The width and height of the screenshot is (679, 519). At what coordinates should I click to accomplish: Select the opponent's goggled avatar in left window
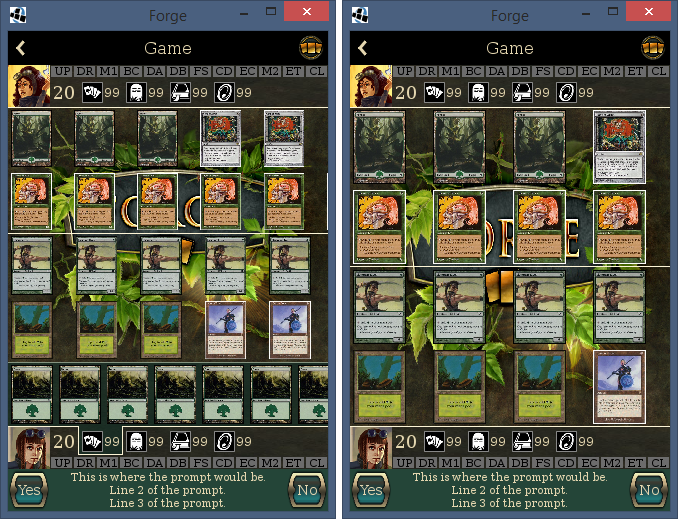point(28,86)
